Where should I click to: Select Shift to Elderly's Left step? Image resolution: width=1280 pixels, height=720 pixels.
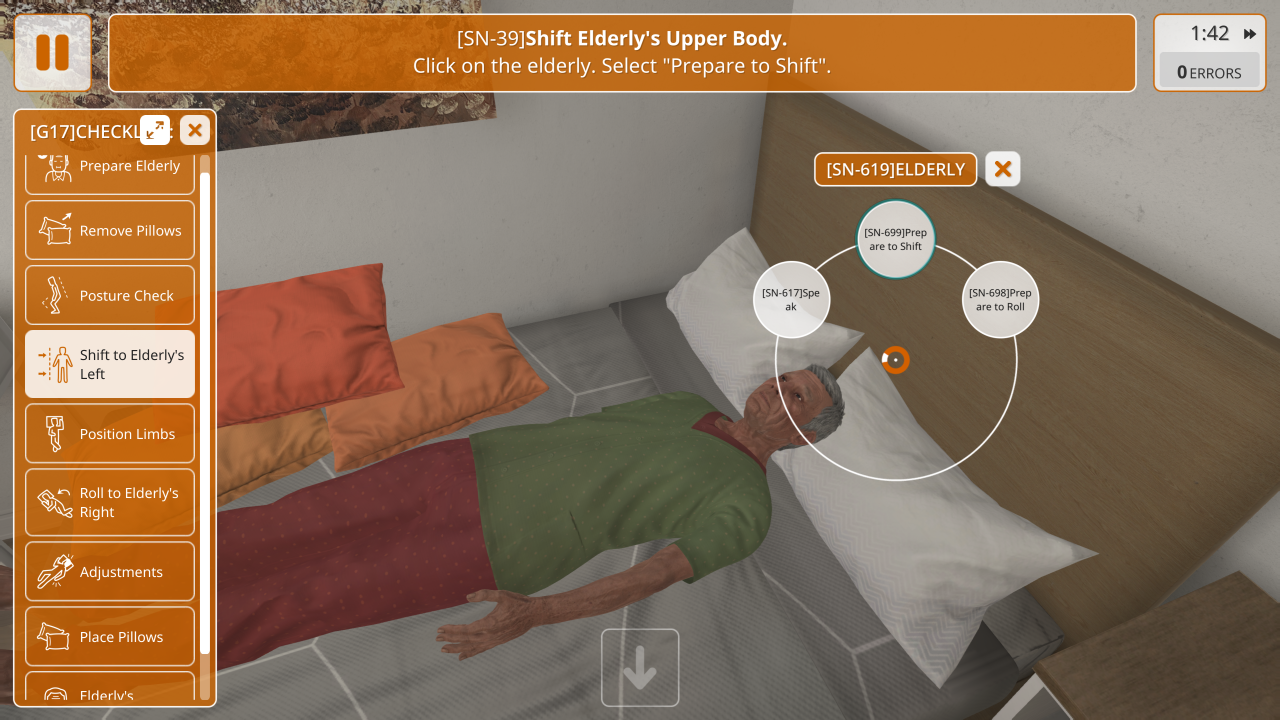pos(110,364)
